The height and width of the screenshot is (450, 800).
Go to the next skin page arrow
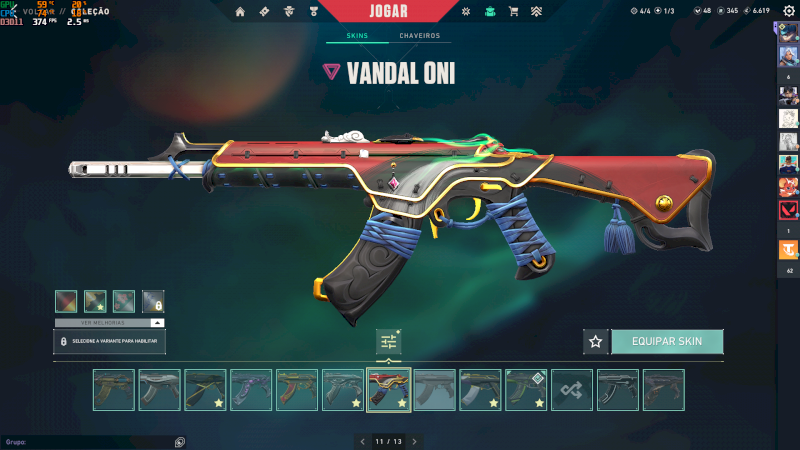tap(414, 441)
